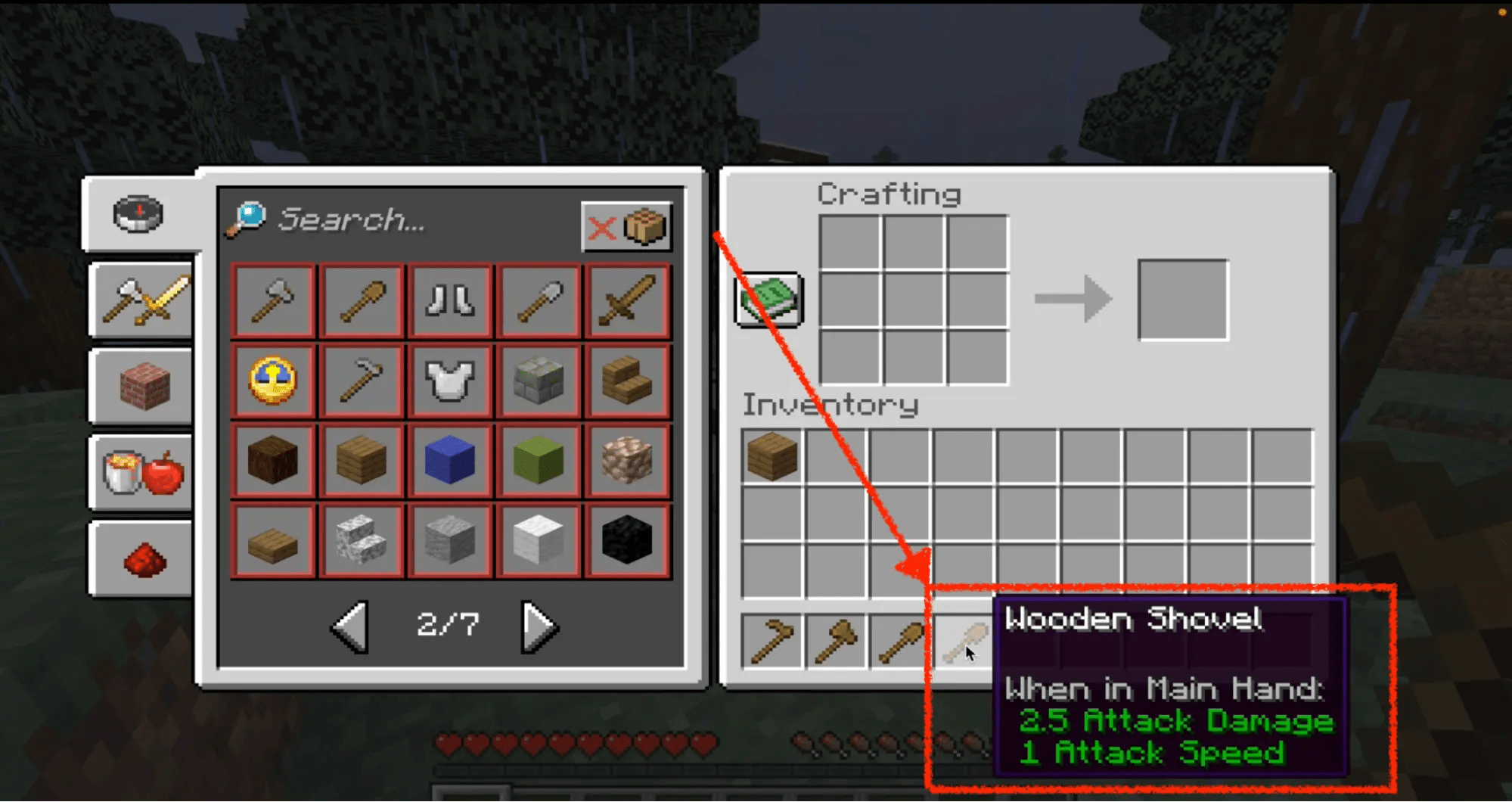Select the wooden sword recipe

tap(627, 300)
